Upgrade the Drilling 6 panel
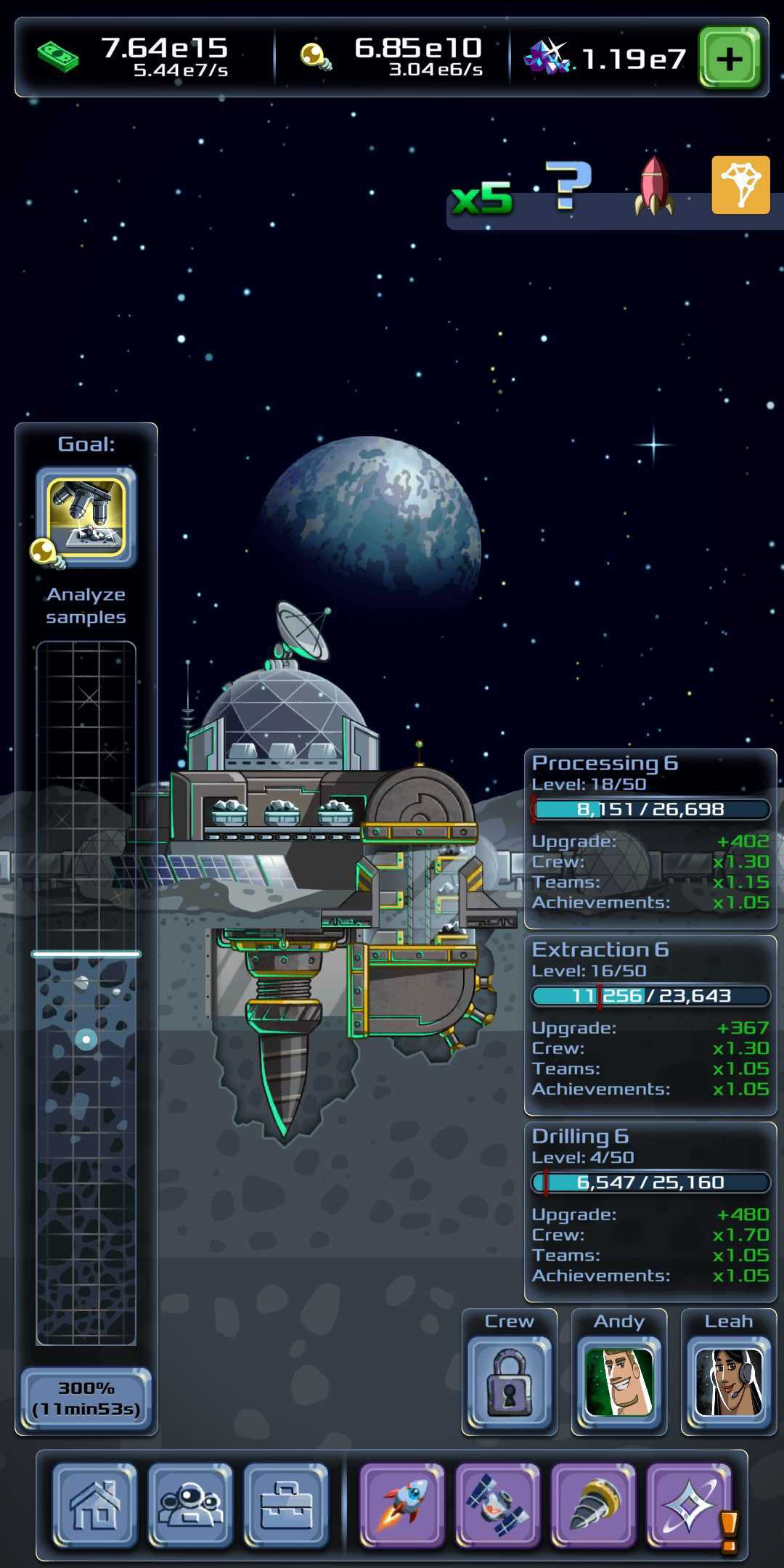This screenshot has height=1568, width=784. pos(650,1212)
